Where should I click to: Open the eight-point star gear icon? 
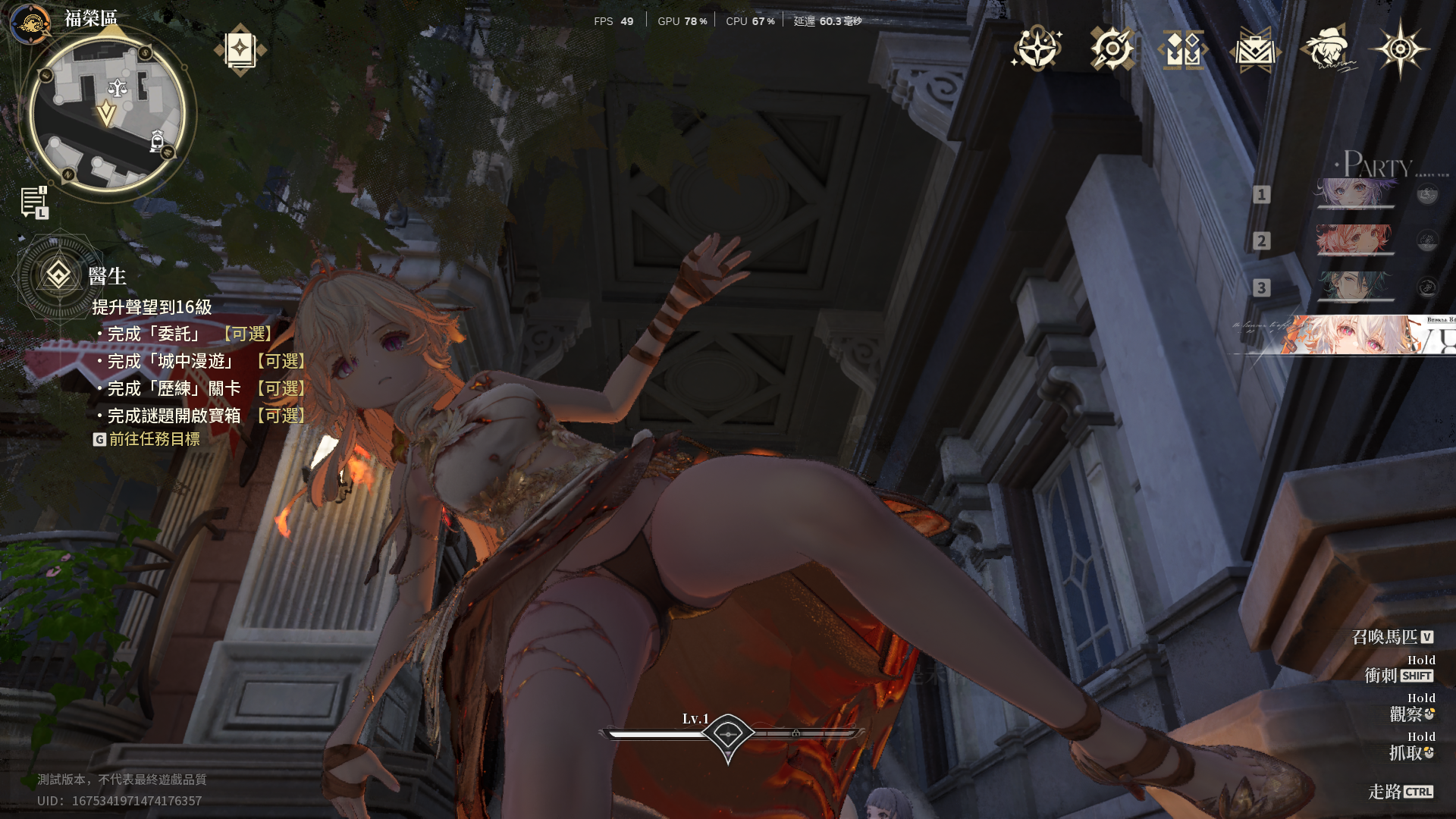pos(1400,49)
